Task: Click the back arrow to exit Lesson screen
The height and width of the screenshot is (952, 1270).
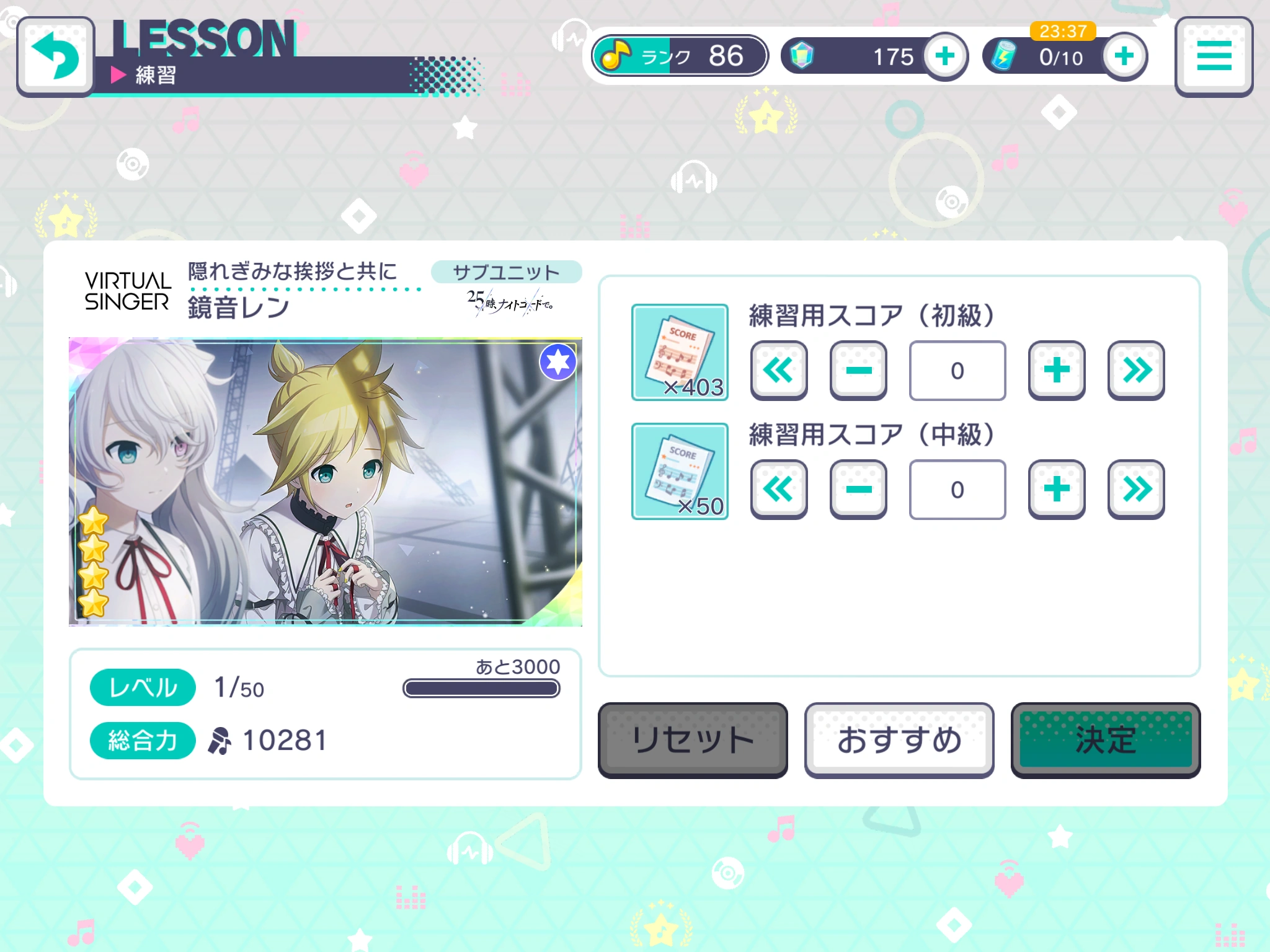Action: pyautogui.click(x=56, y=56)
